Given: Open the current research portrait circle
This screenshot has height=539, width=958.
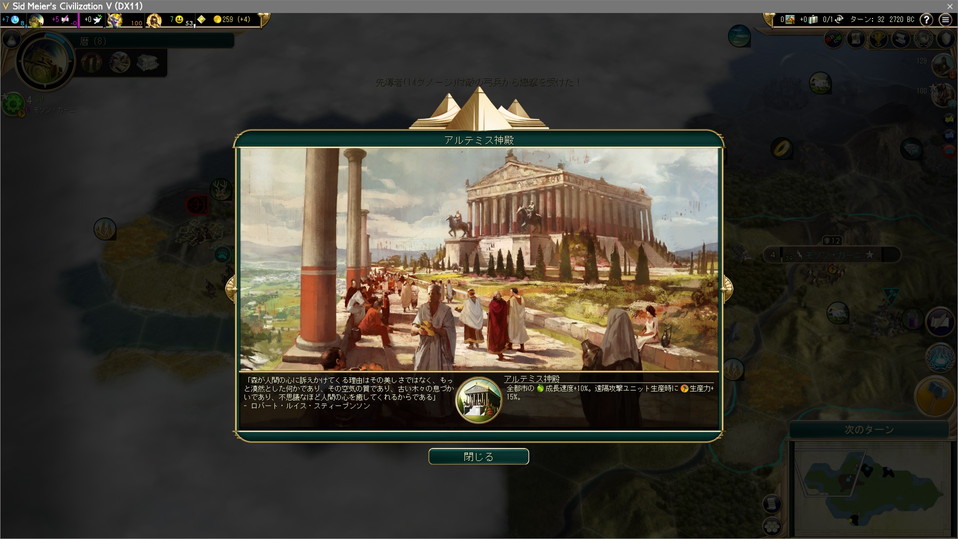Looking at the screenshot, I should [45, 62].
